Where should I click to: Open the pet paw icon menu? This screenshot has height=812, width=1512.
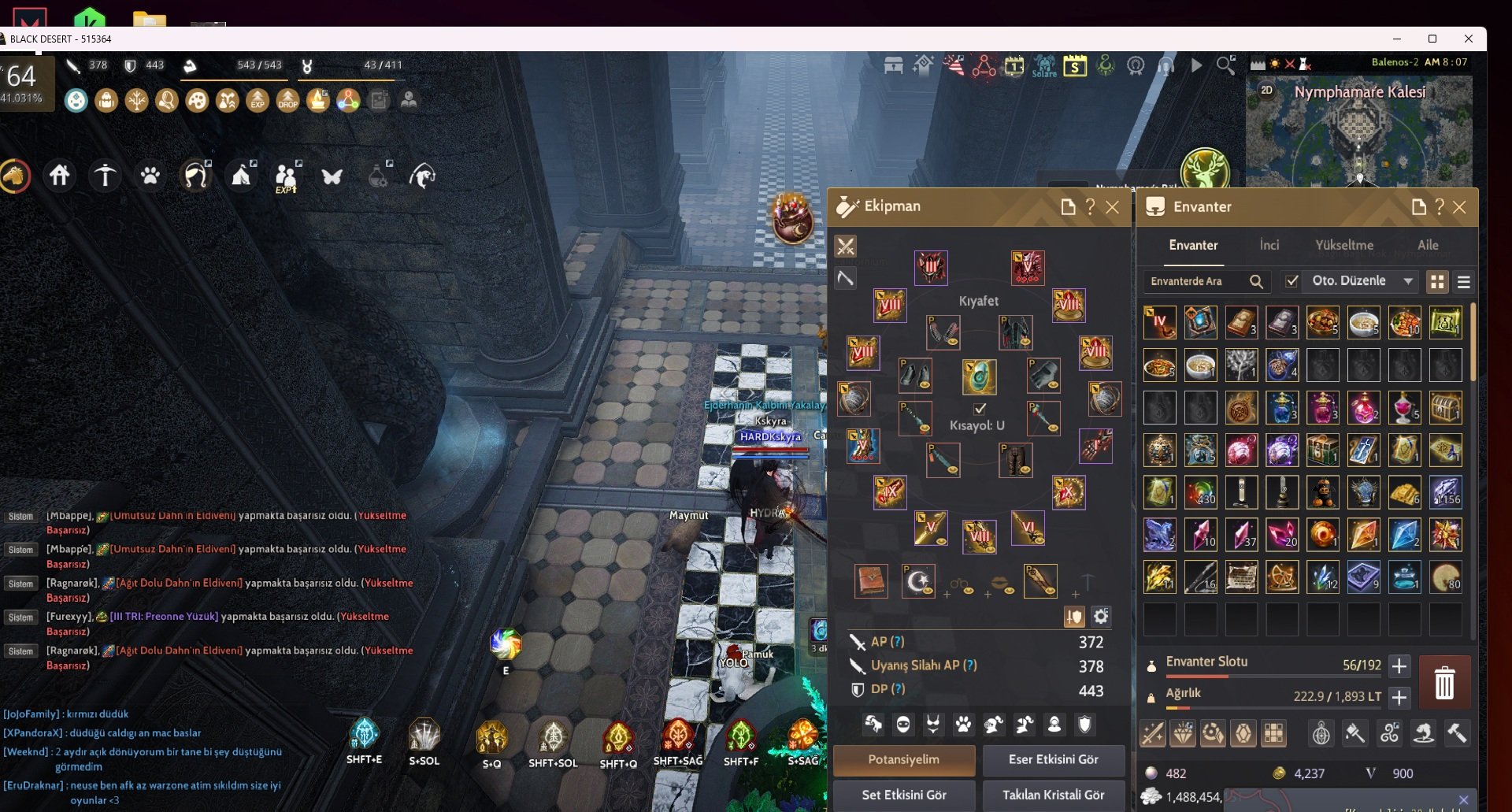pyautogui.click(x=150, y=175)
